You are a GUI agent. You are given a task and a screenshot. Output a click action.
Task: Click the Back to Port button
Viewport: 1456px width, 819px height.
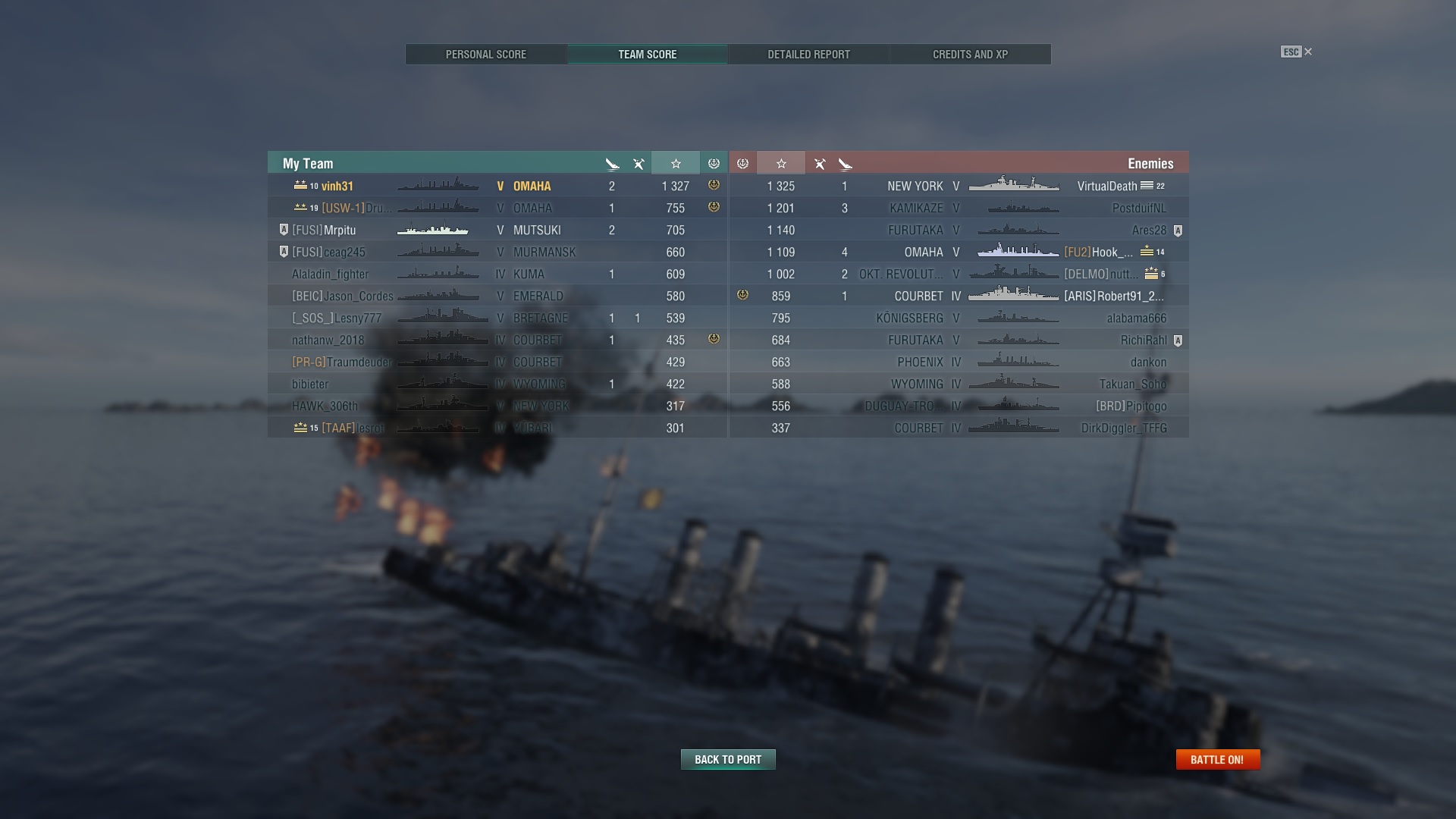[x=727, y=759]
